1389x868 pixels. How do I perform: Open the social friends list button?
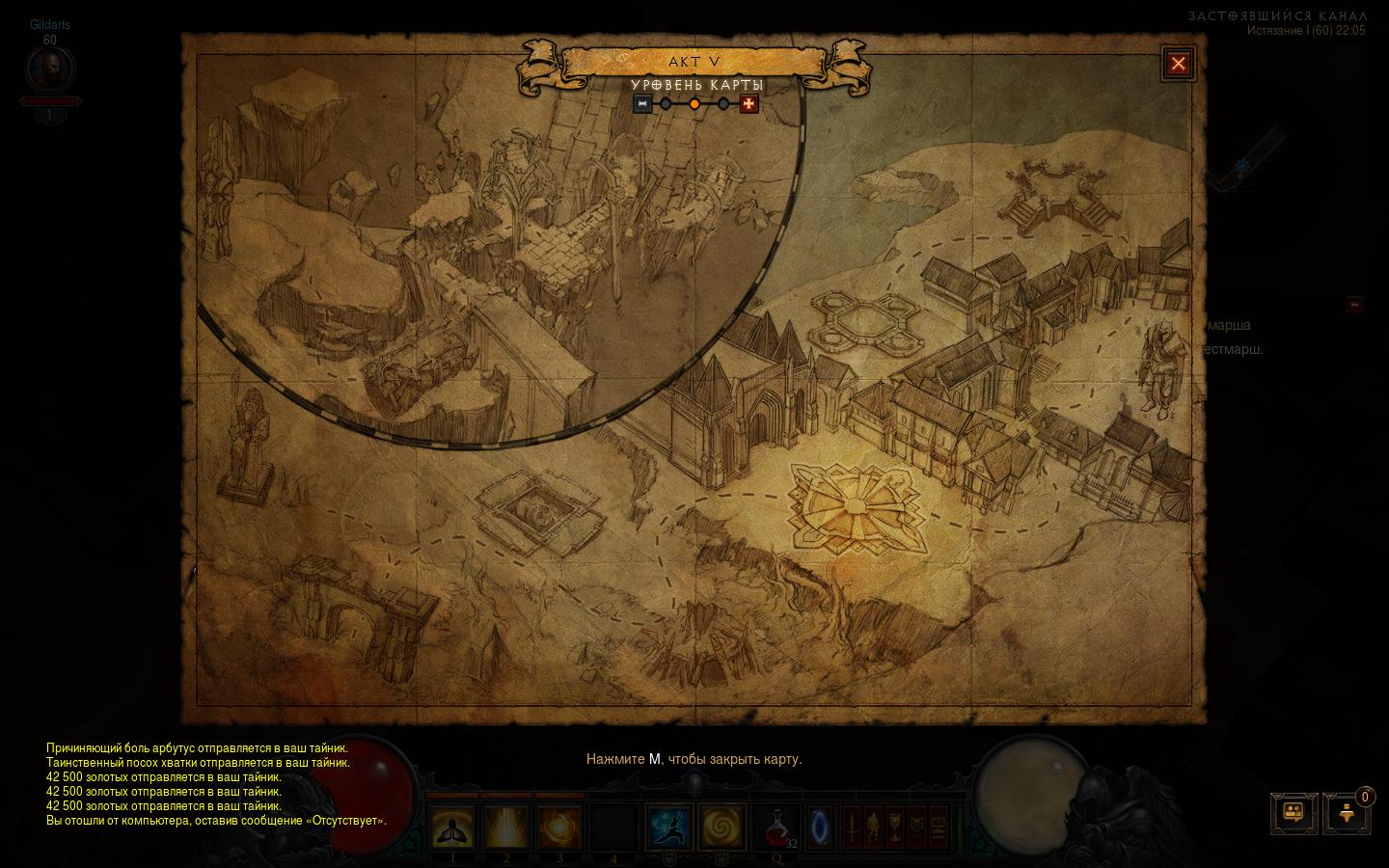pos(1294,813)
